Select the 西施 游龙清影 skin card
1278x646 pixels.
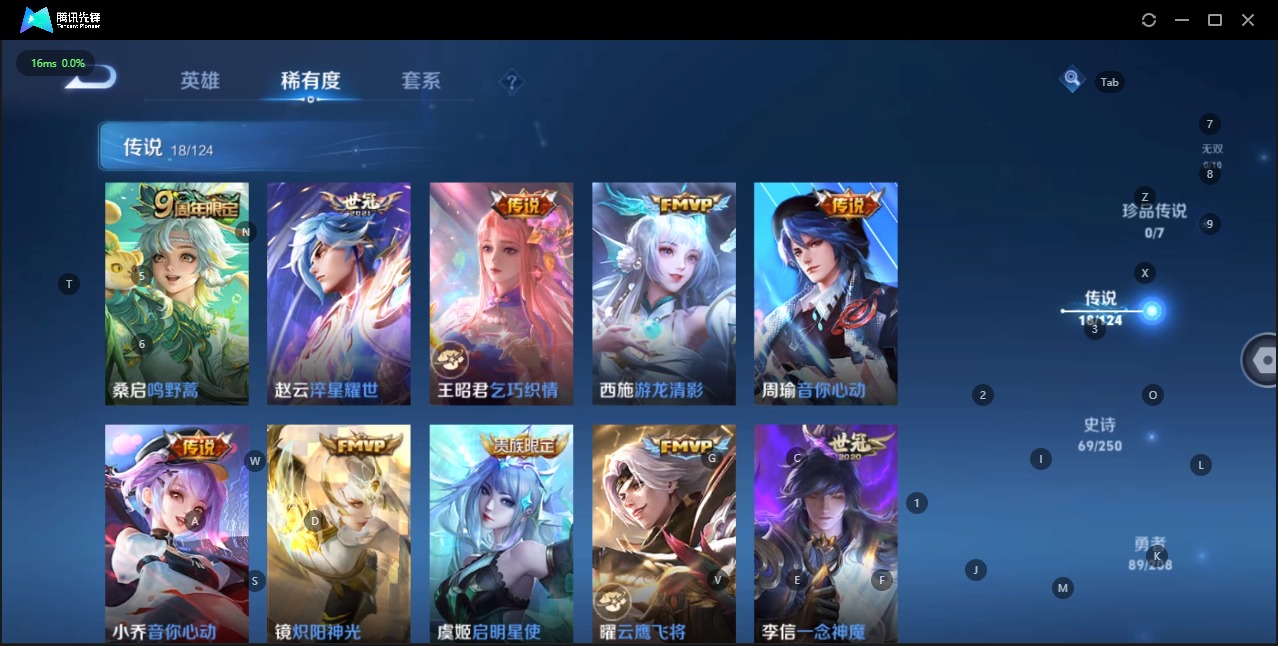point(663,293)
